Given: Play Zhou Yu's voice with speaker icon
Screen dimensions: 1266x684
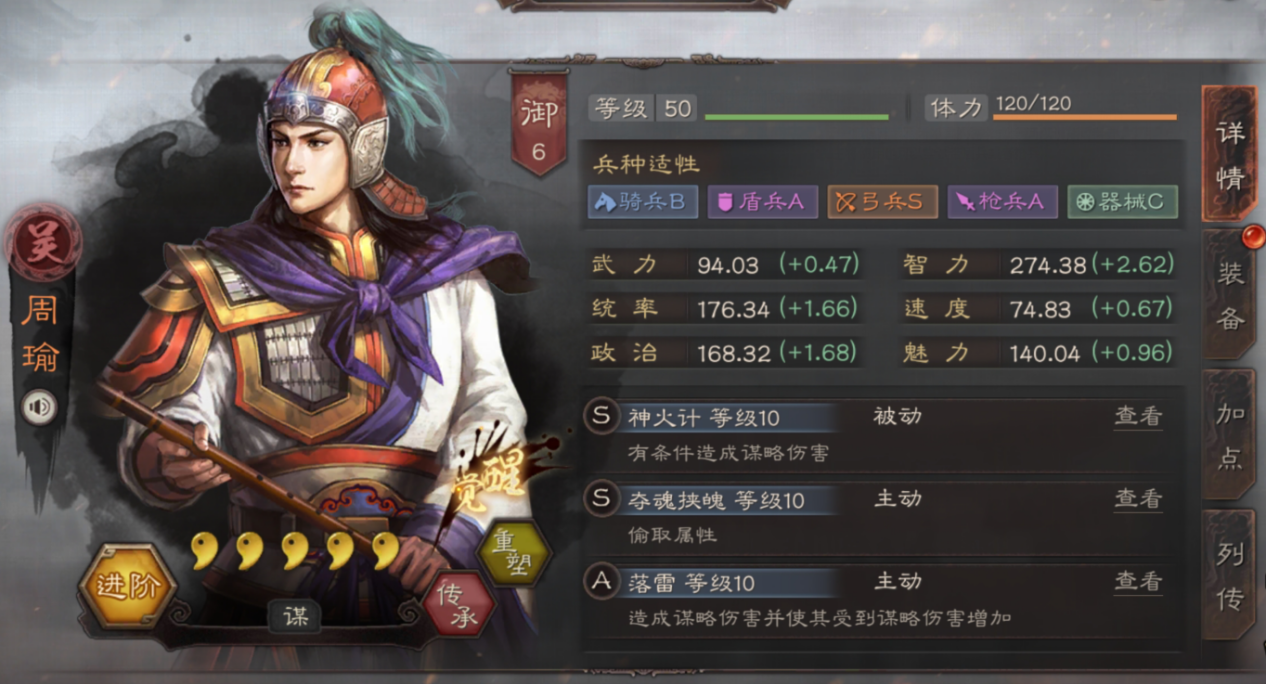Looking at the screenshot, I should (x=39, y=407).
